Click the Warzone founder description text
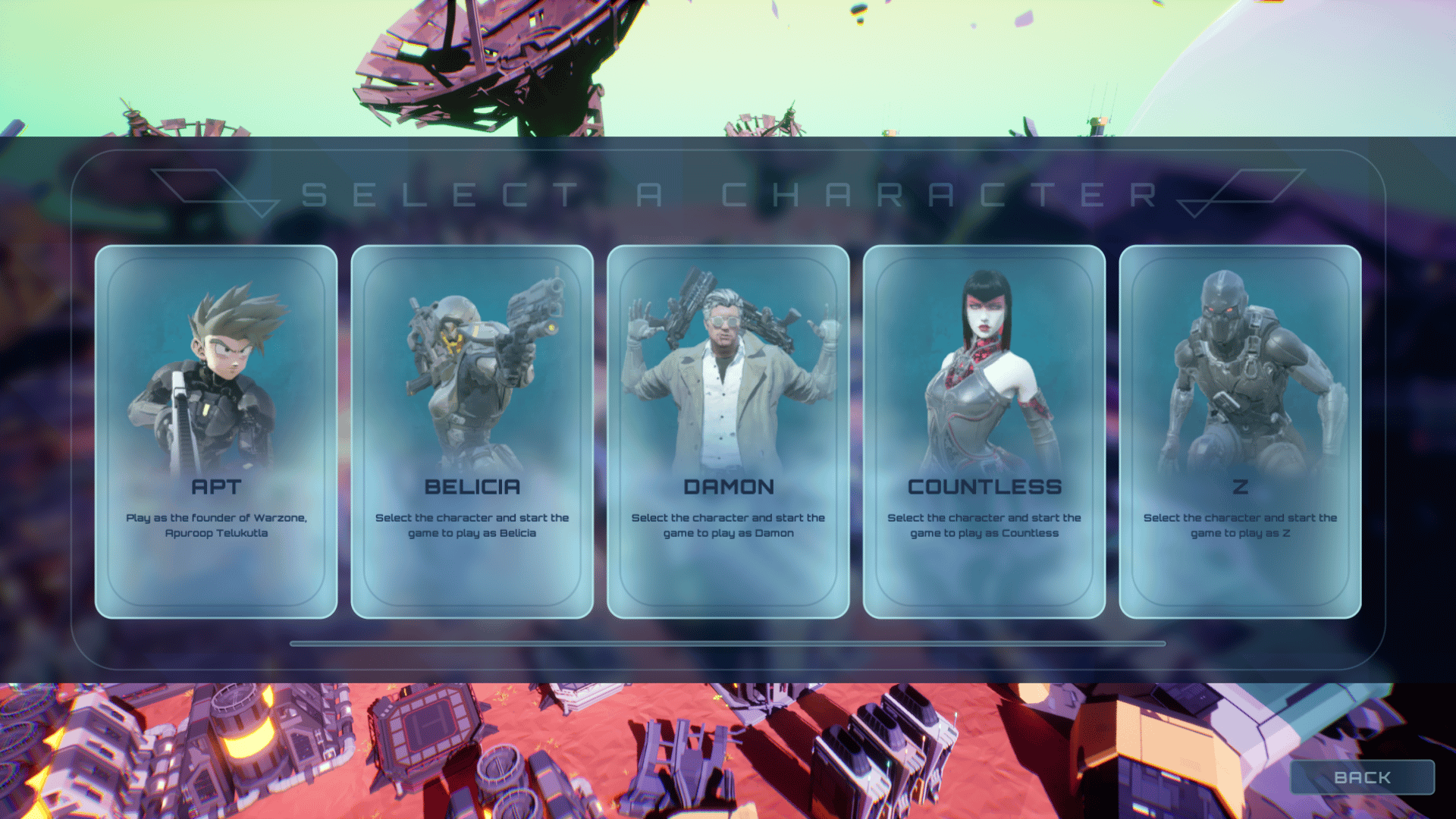The height and width of the screenshot is (819, 1456). tap(218, 526)
